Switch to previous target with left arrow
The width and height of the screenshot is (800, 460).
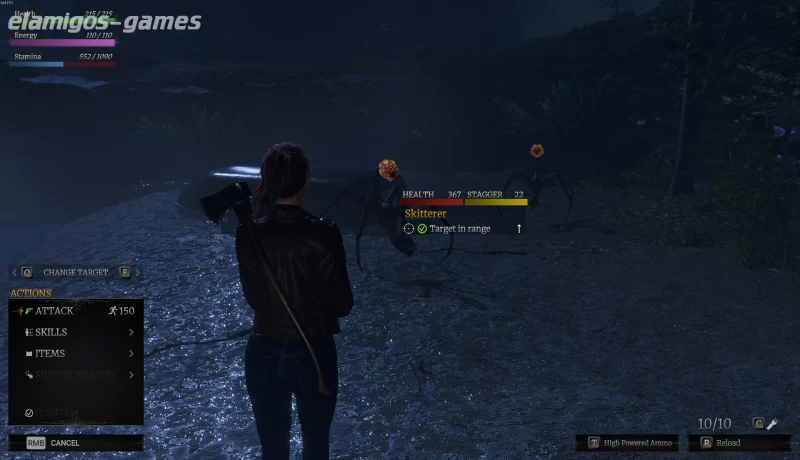13,272
